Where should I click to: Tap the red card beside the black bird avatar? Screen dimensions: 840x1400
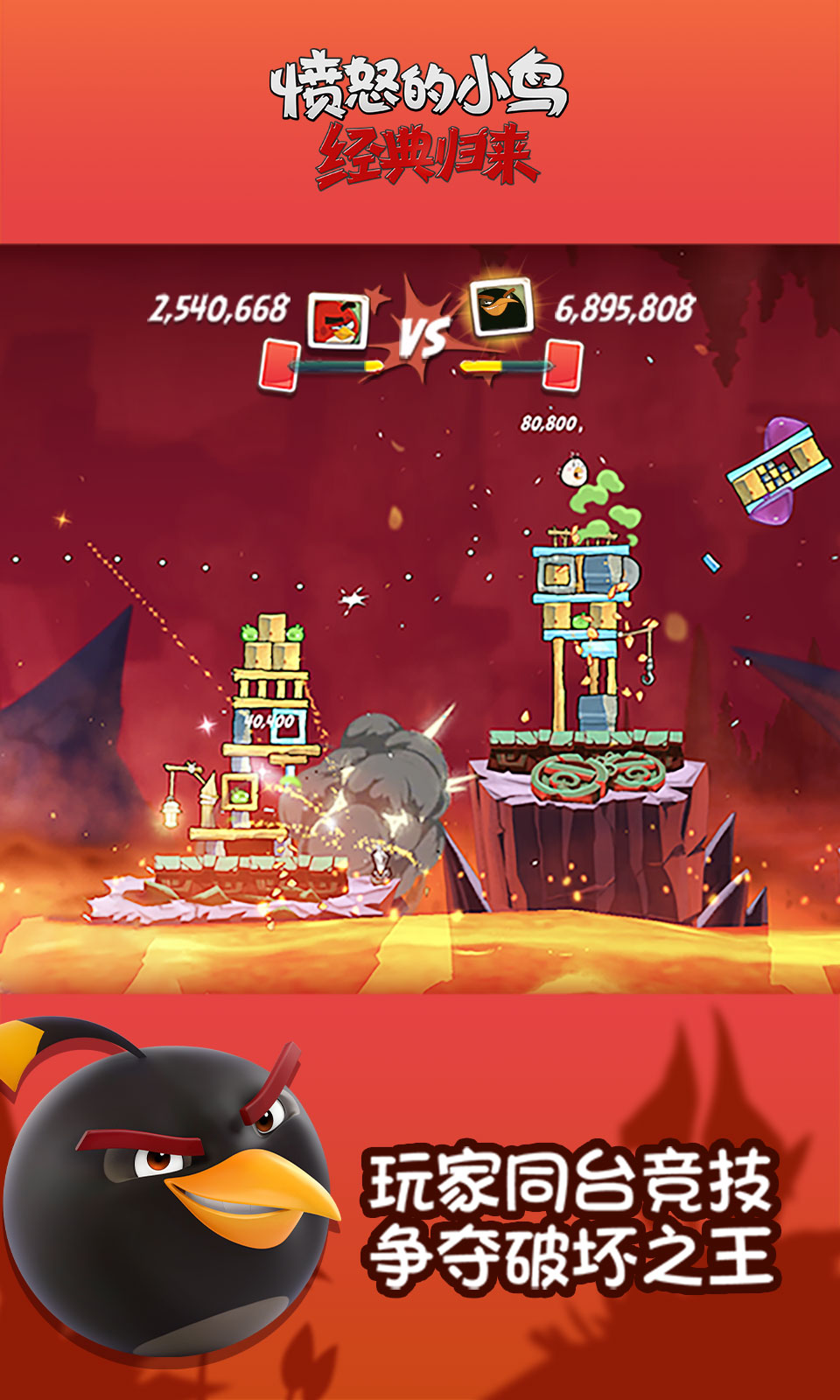point(564,363)
